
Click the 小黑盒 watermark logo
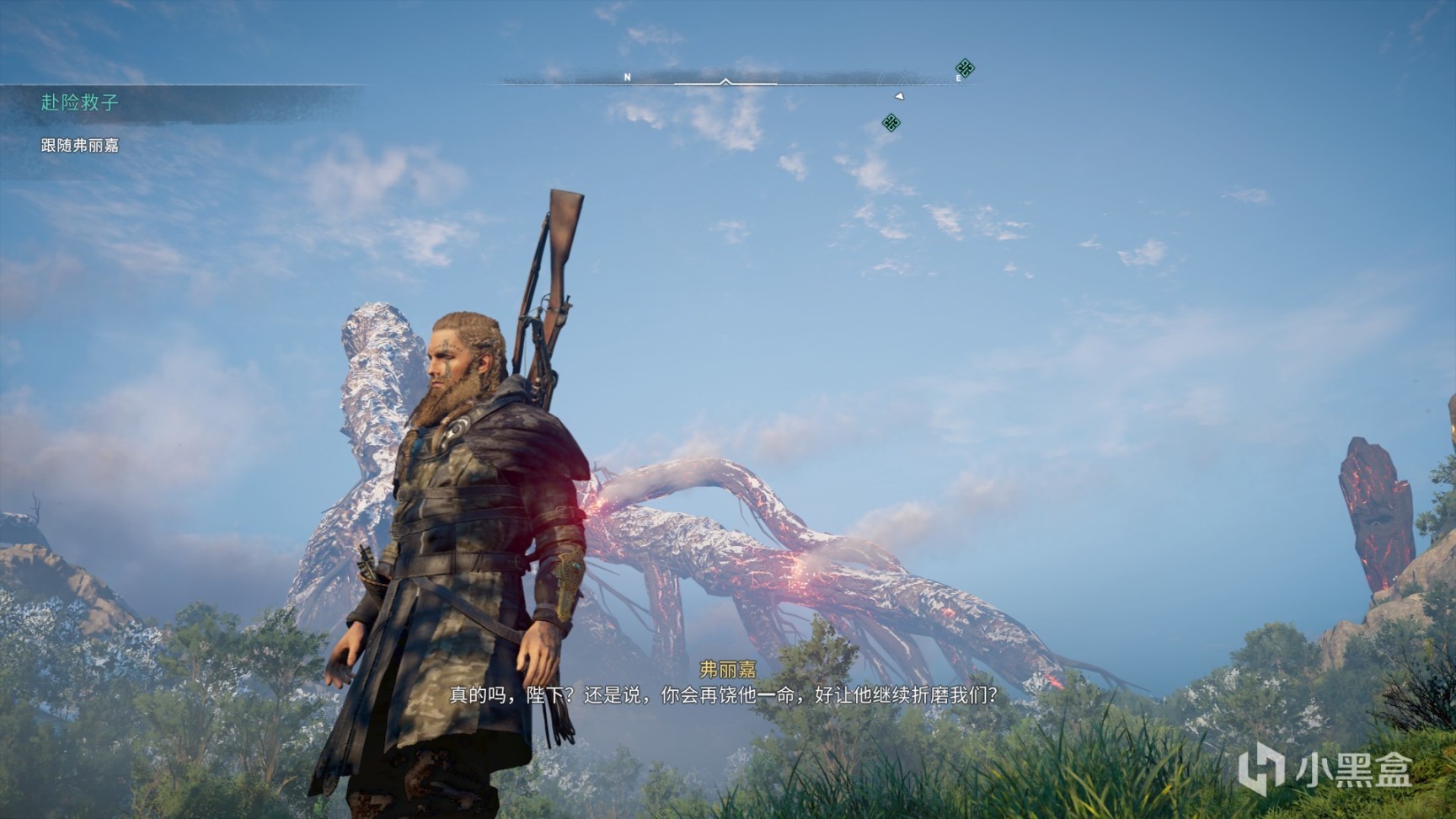click(x=1325, y=769)
